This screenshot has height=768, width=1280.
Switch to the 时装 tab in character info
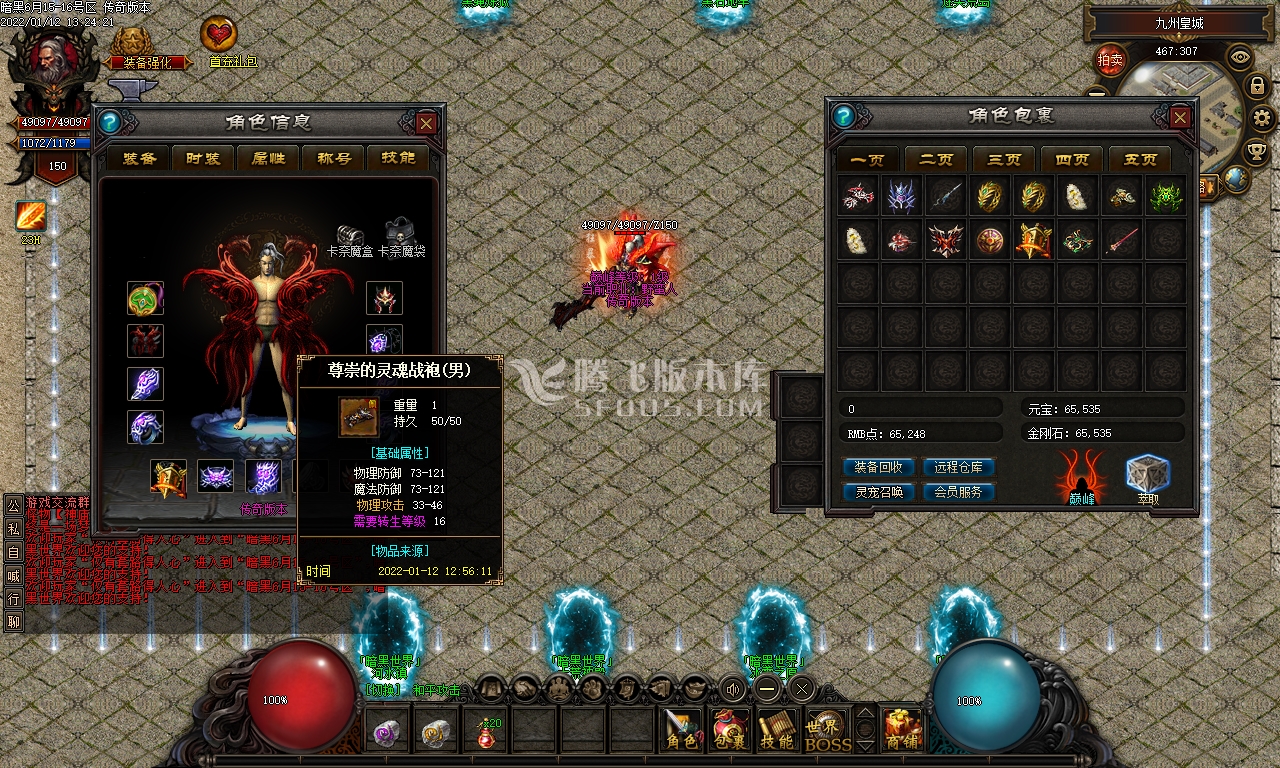click(x=204, y=158)
